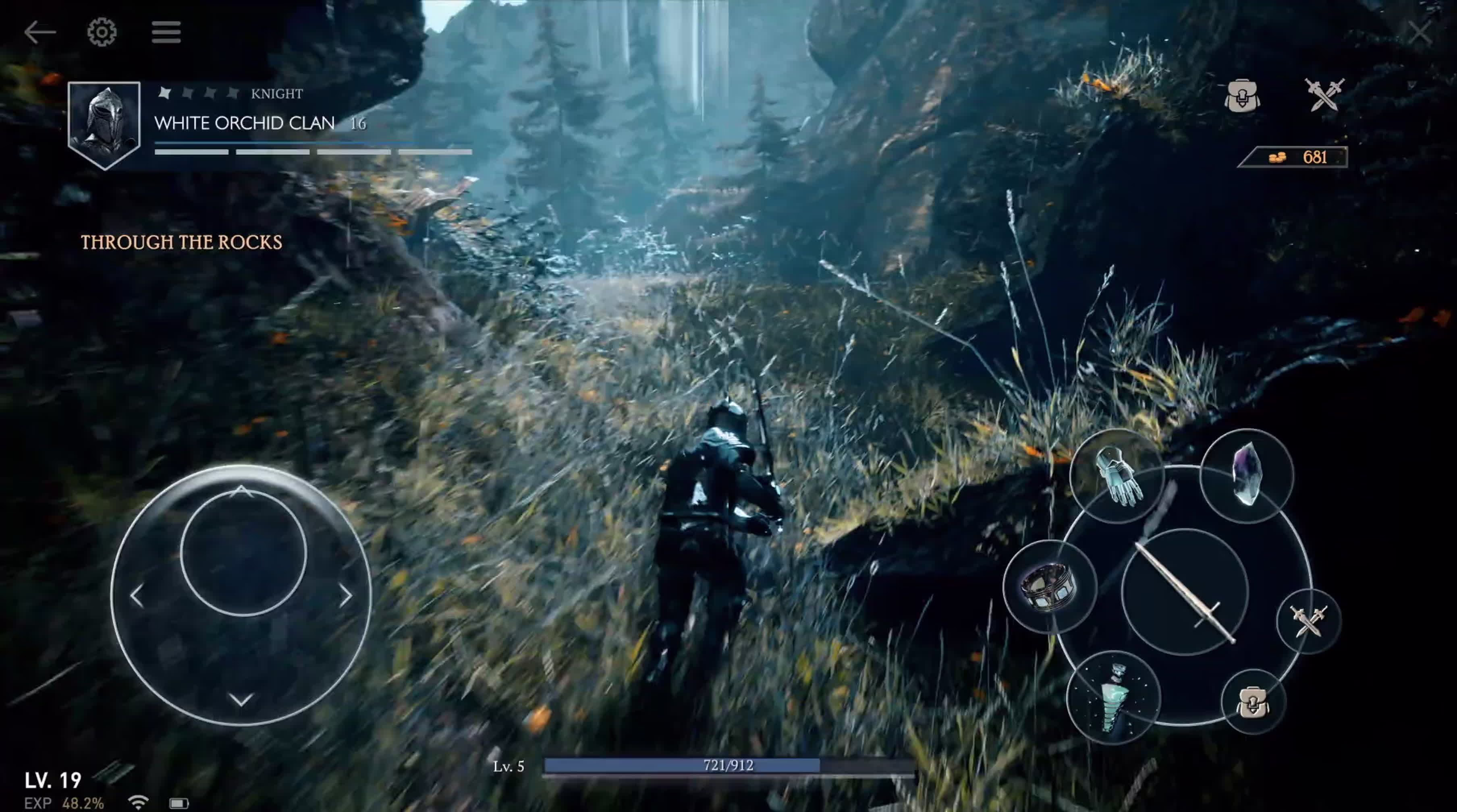Open the backpack beside the crossed swords

(x=1241, y=95)
